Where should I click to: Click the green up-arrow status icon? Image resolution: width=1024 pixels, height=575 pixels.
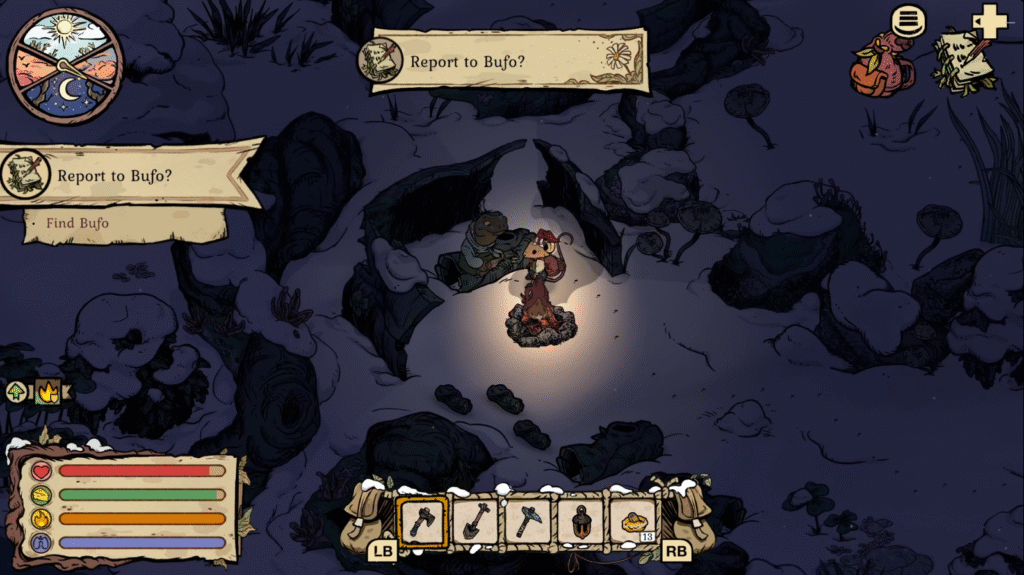[17, 391]
